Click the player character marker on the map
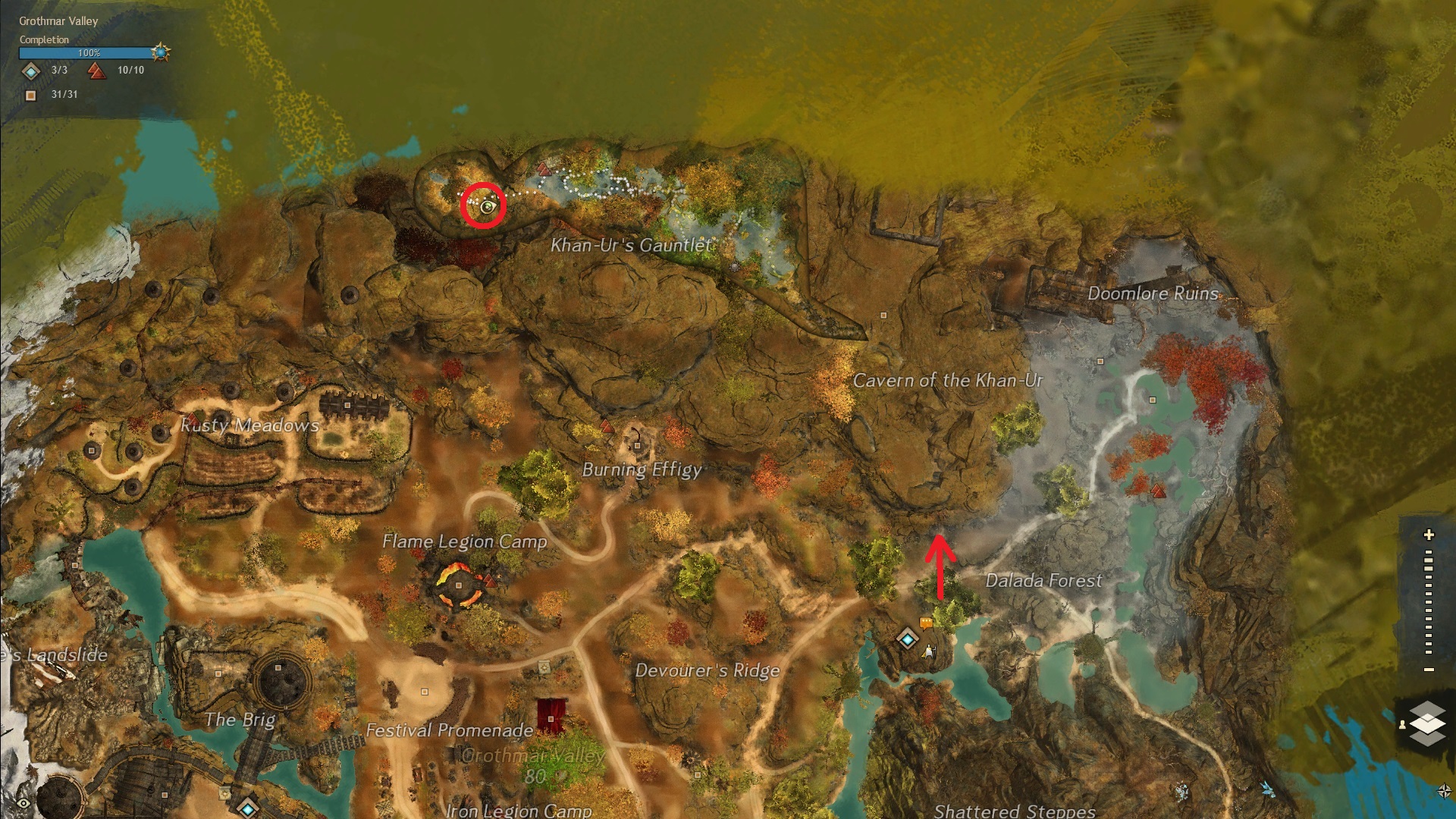This screenshot has width=1456, height=819. pyautogui.click(x=930, y=652)
